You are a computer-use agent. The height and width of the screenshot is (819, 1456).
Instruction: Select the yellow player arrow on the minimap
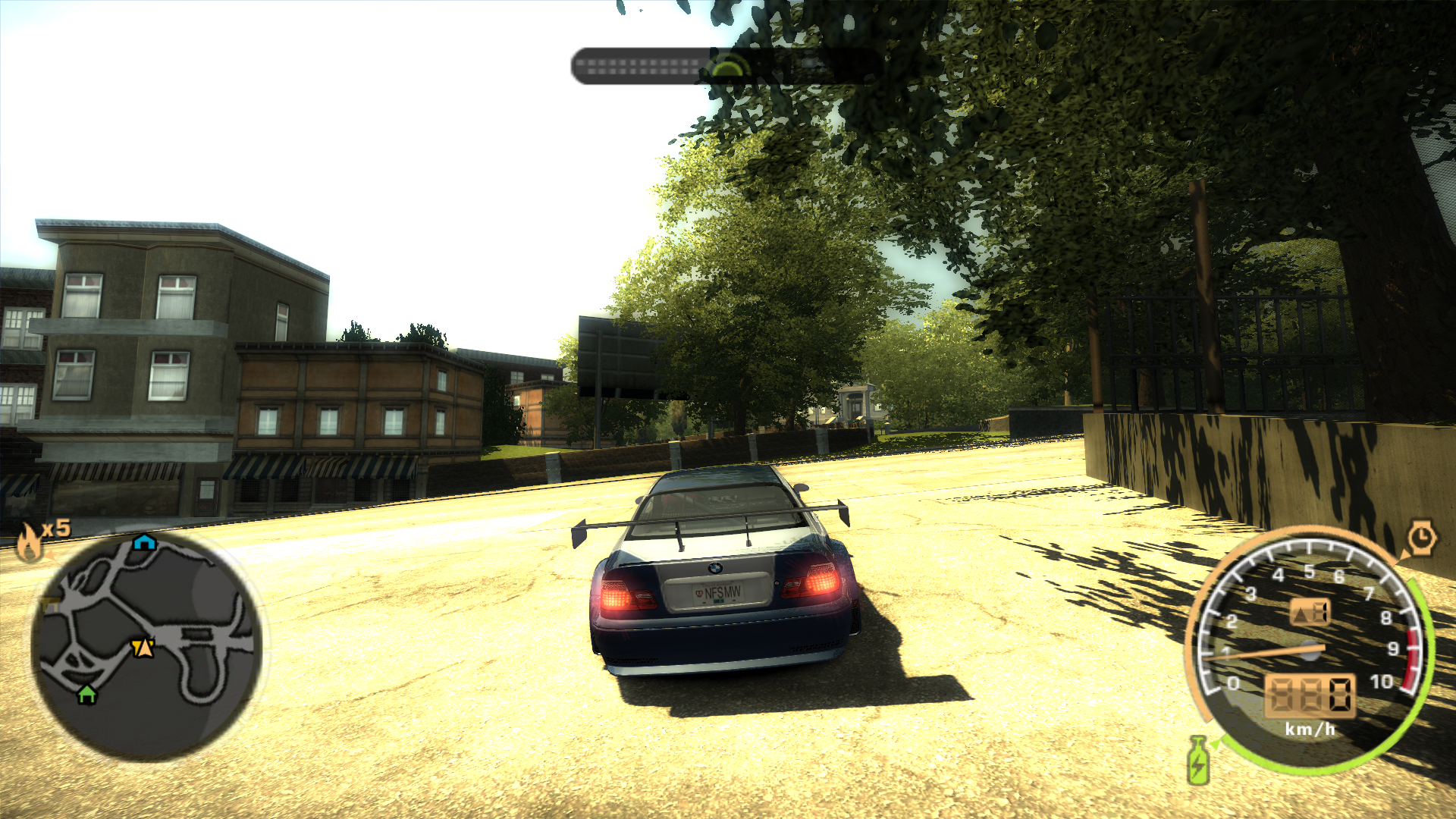[x=141, y=646]
